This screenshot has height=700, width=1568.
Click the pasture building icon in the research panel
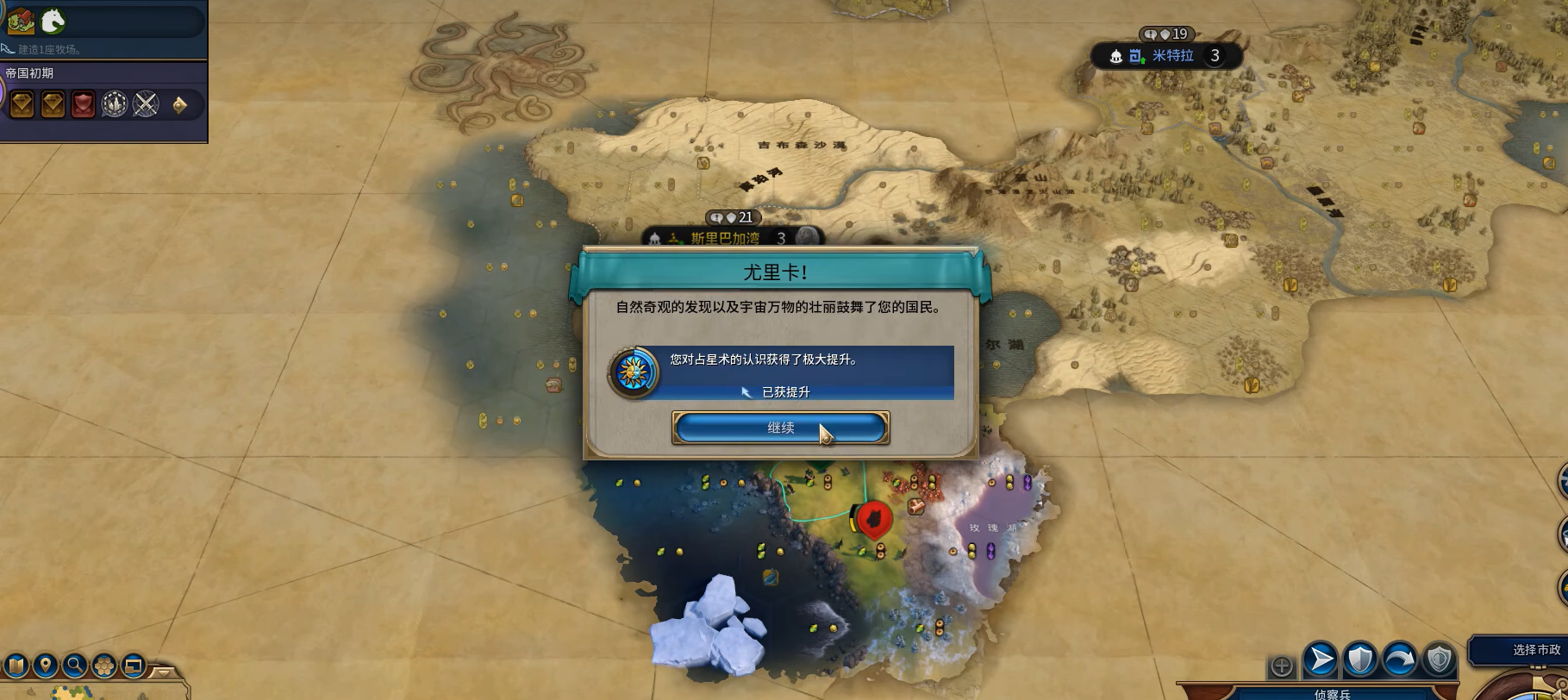21,21
